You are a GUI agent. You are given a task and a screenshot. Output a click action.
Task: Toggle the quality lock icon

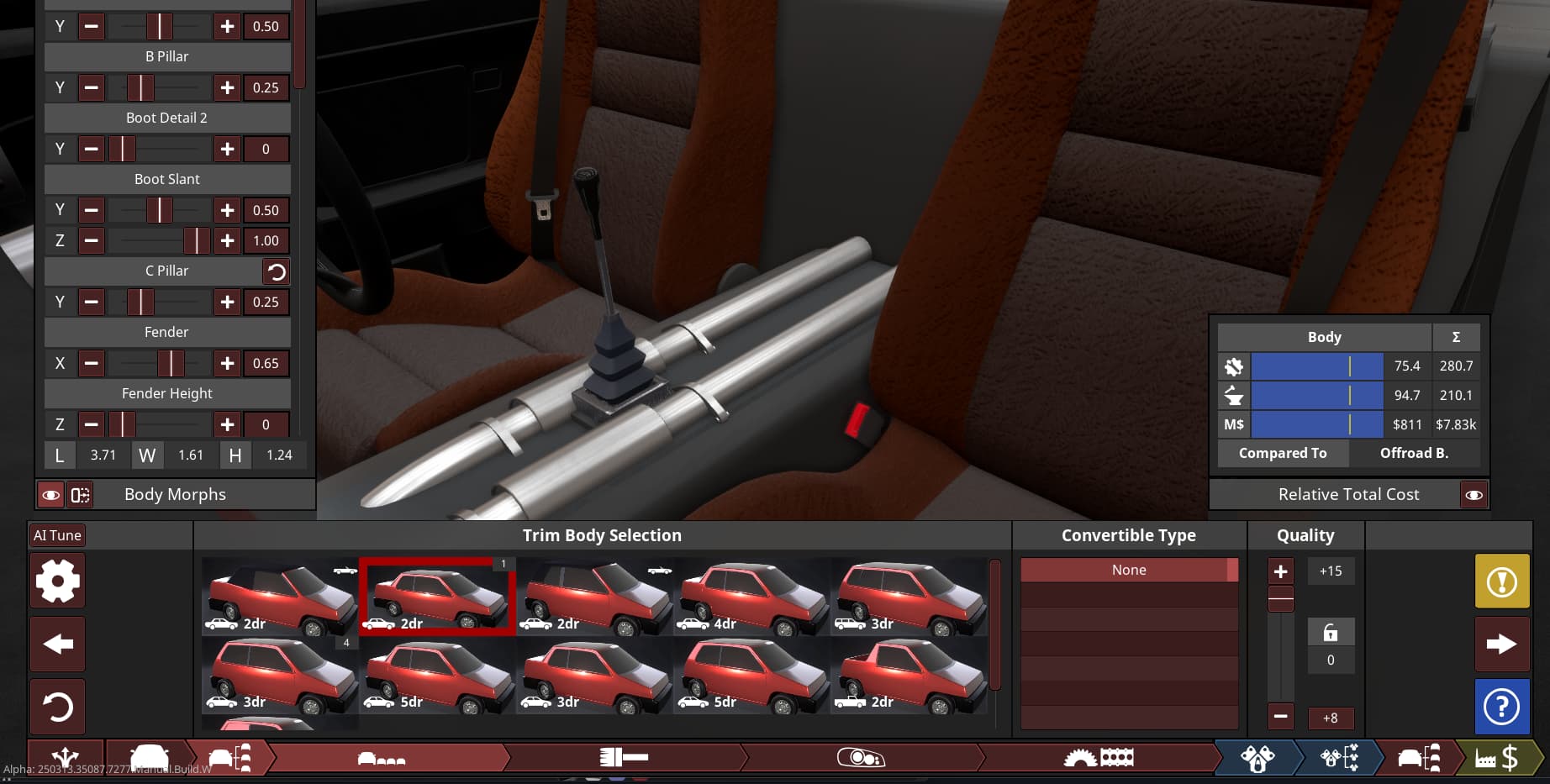pos(1330,632)
